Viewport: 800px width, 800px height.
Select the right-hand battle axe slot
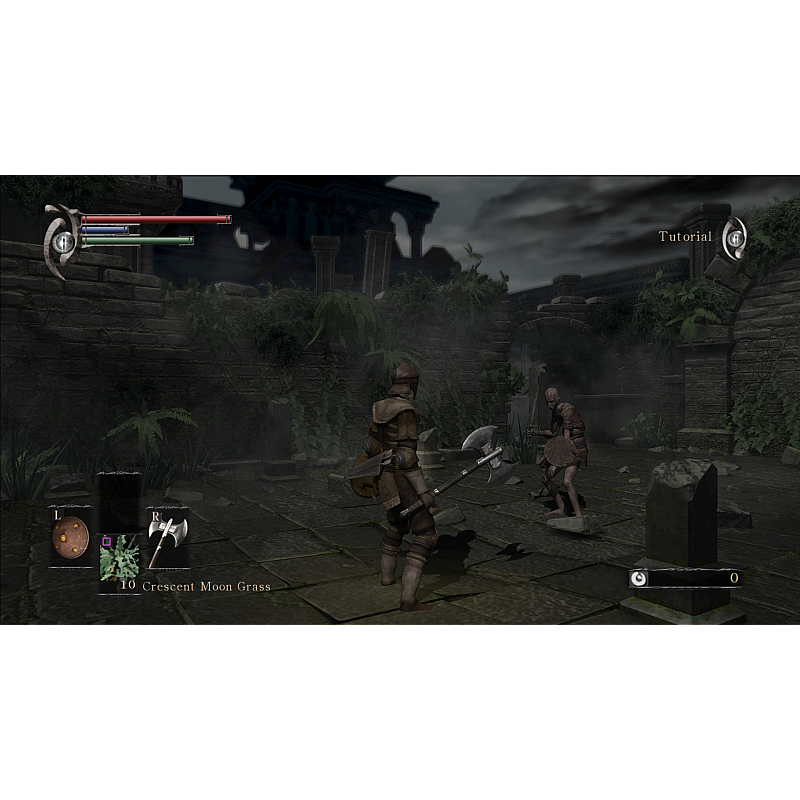(x=167, y=537)
